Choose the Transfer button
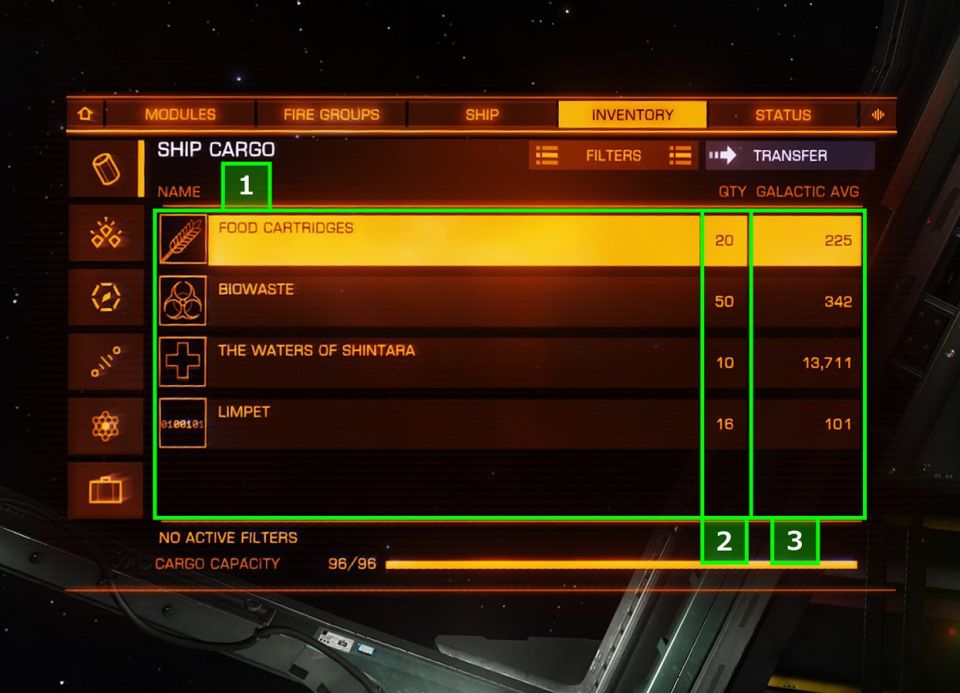Screen dimensions: 960x693 [789, 156]
